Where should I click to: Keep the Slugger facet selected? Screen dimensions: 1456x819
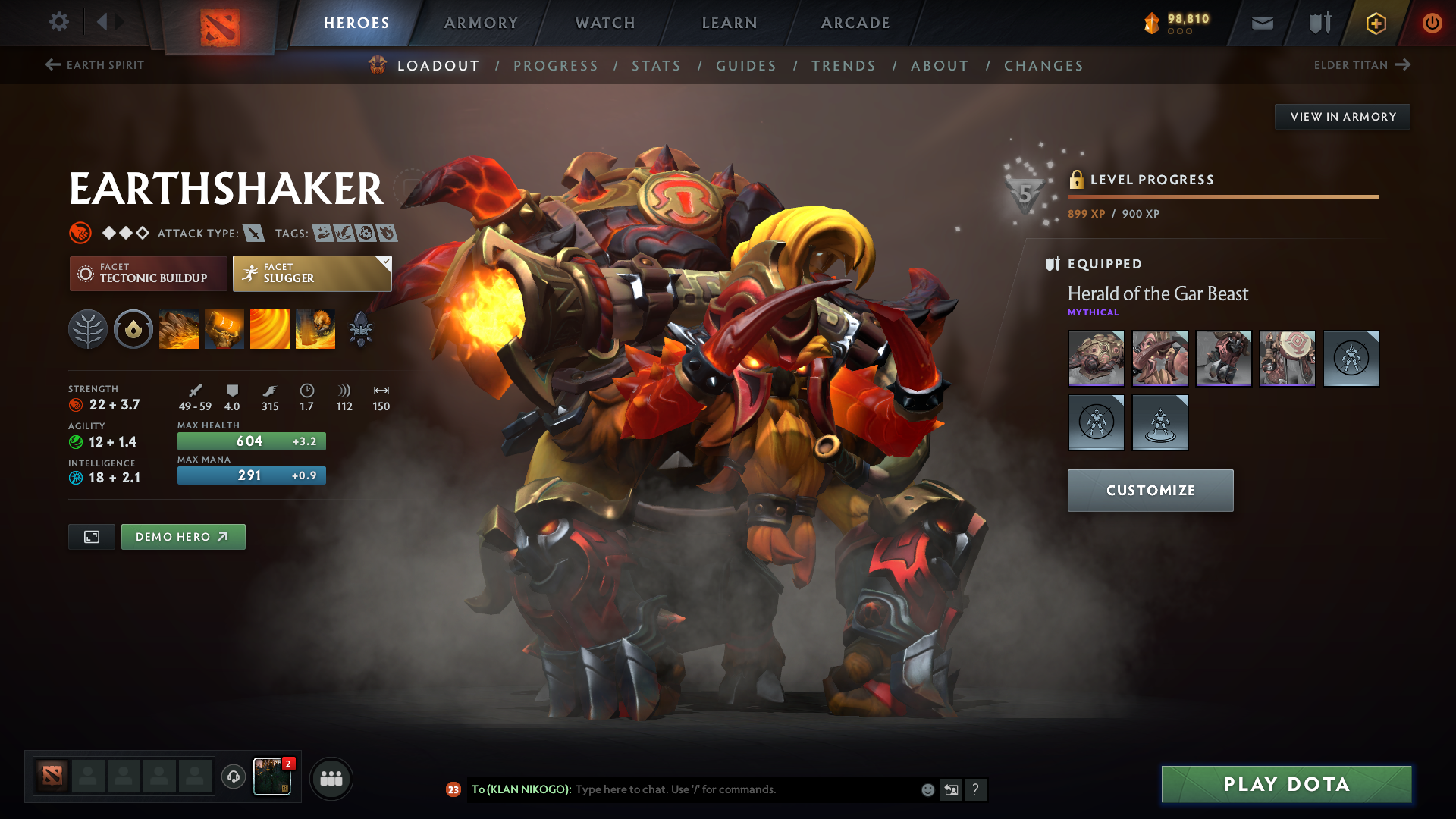312,273
